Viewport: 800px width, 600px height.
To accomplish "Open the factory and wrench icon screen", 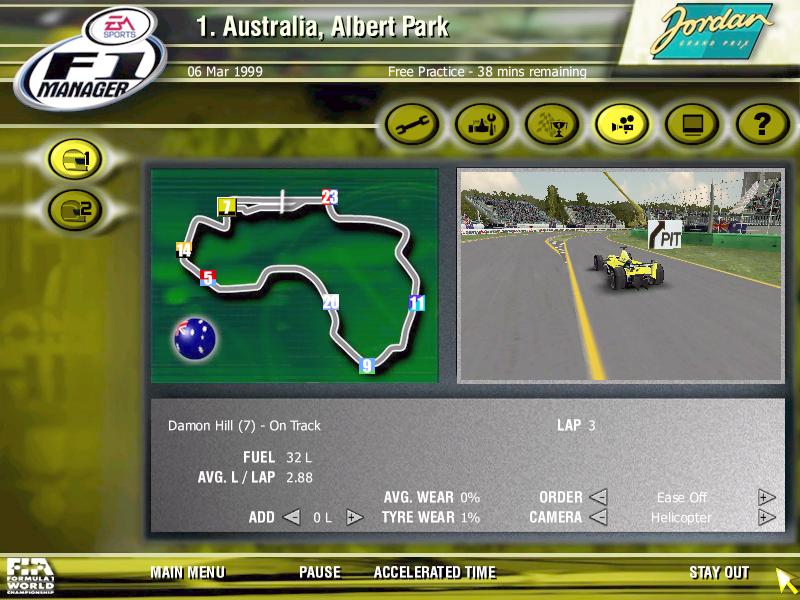I will (483, 125).
